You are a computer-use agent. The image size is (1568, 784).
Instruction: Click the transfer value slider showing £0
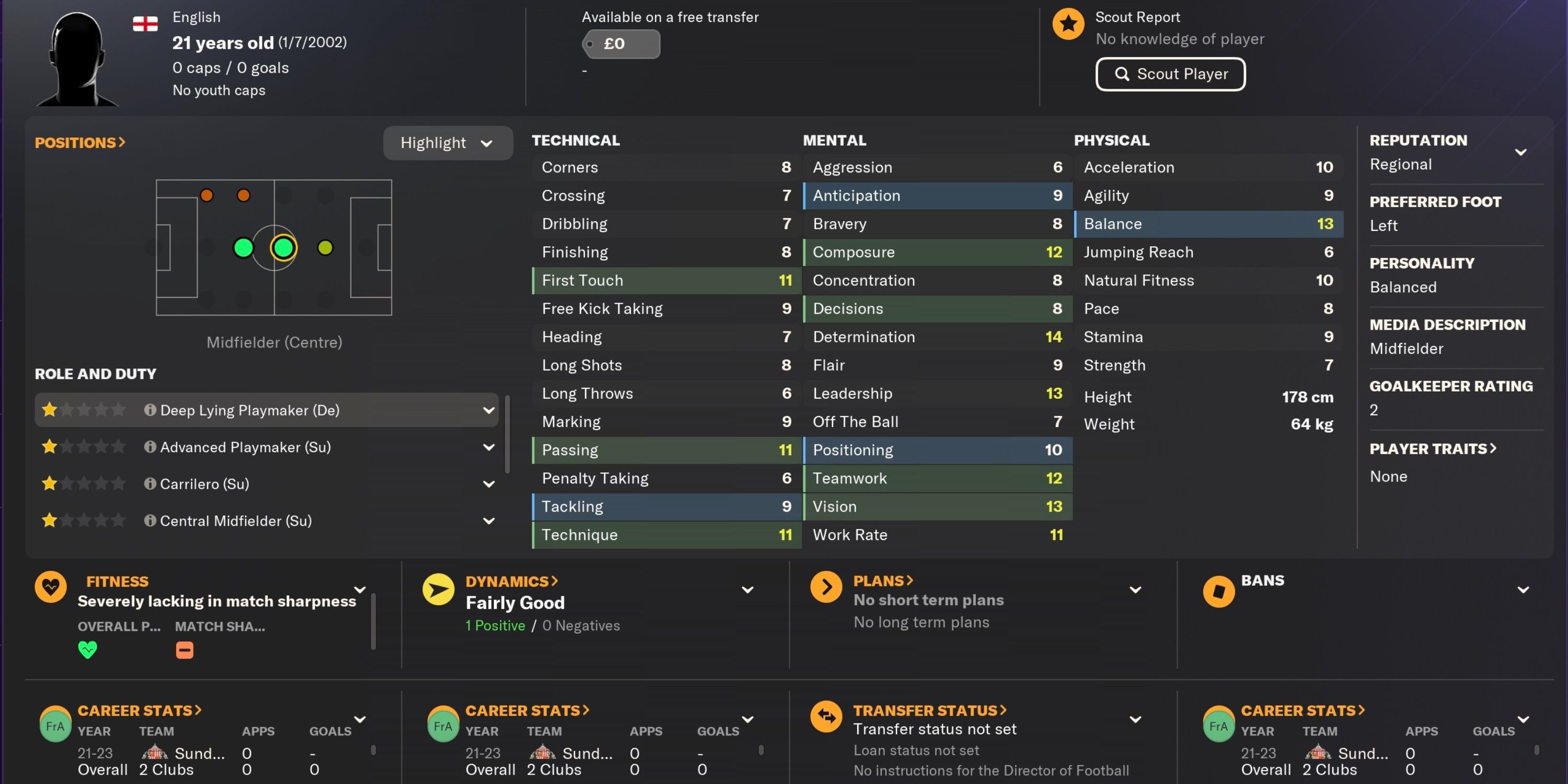click(x=620, y=43)
